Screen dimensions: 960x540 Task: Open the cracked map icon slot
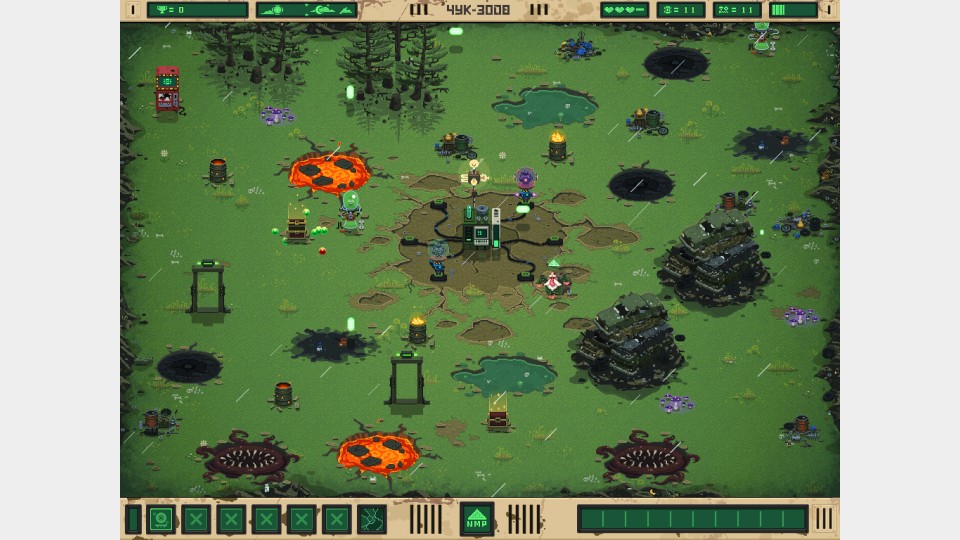click(x=372, y=519)
